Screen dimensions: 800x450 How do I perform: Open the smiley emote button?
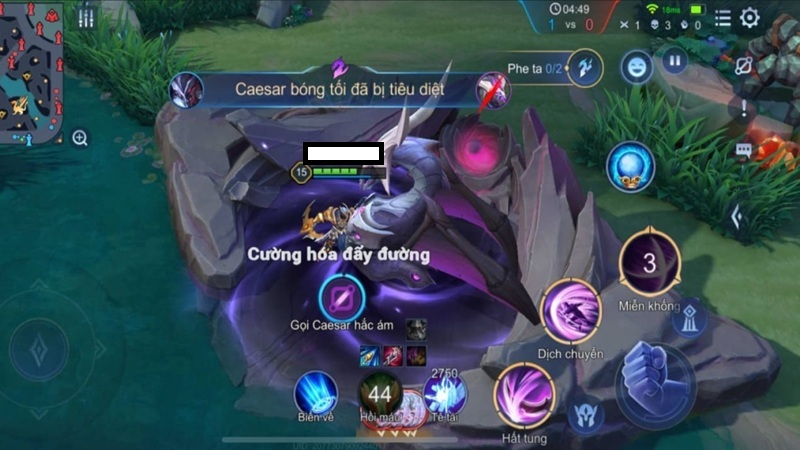(x=634, y=67)
